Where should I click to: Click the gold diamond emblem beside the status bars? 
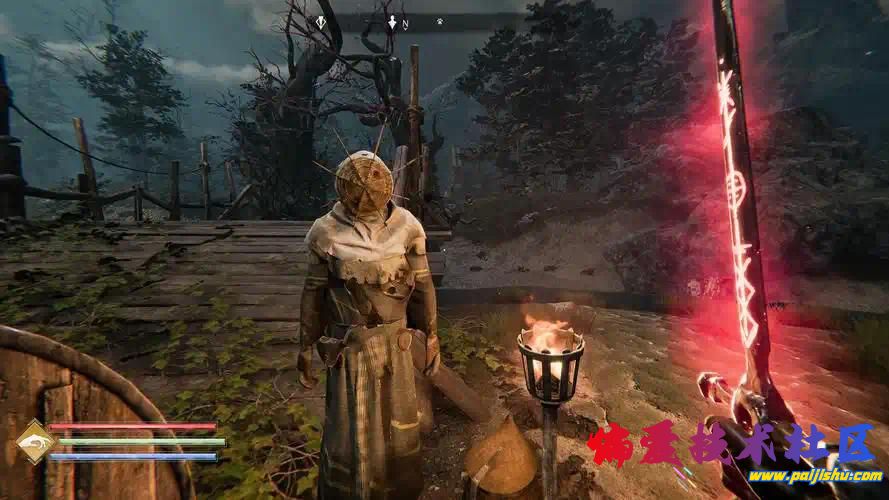pyautogui.click(x=35, y=442)
